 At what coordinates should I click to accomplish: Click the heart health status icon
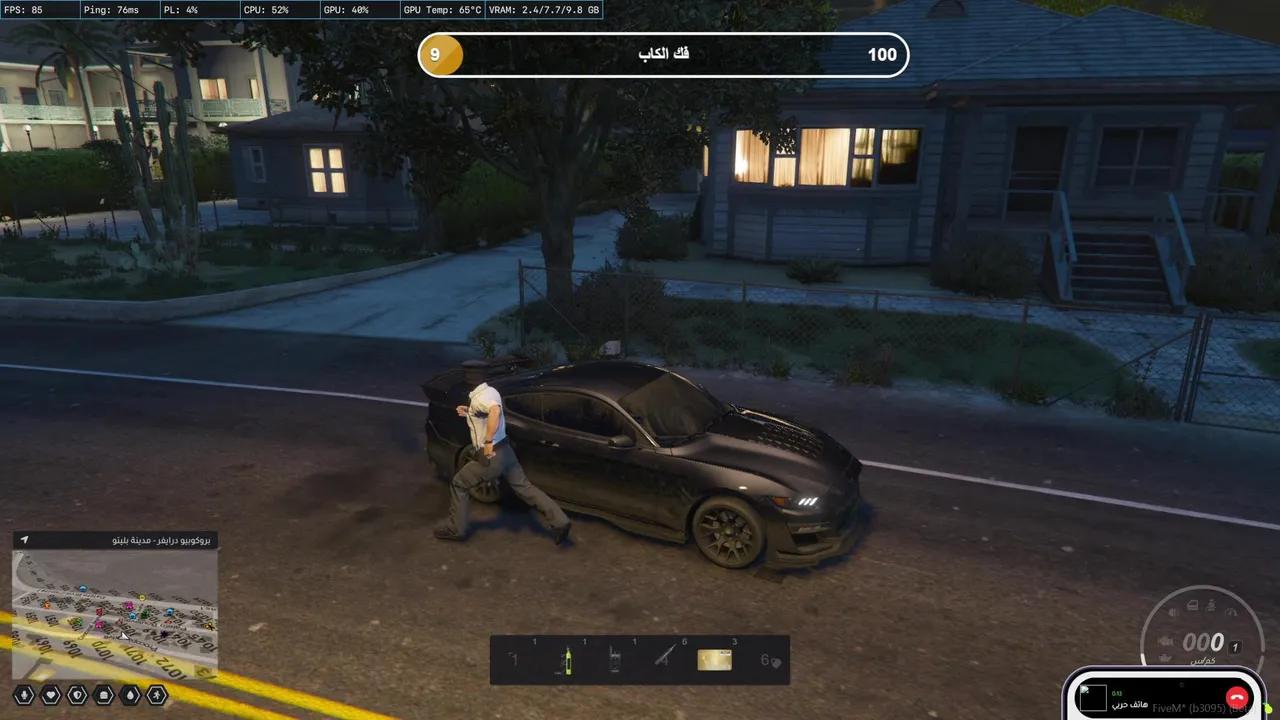(51, 695)
